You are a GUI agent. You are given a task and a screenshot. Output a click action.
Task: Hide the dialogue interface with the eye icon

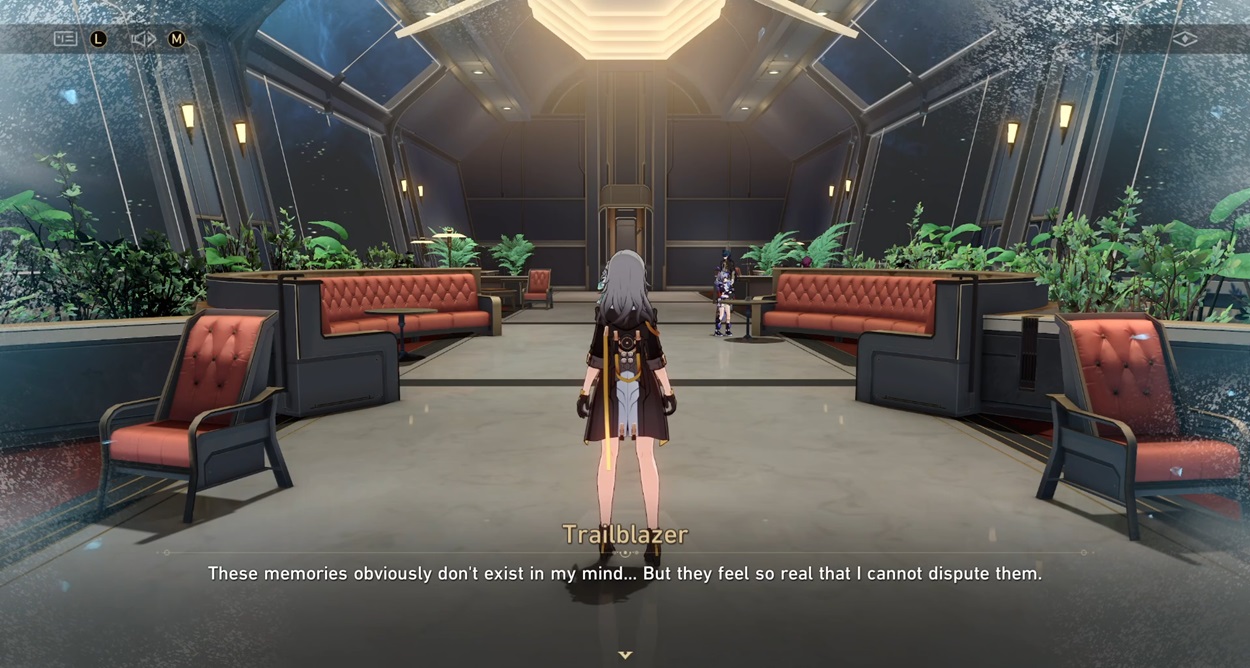(x=1184, y=39)
